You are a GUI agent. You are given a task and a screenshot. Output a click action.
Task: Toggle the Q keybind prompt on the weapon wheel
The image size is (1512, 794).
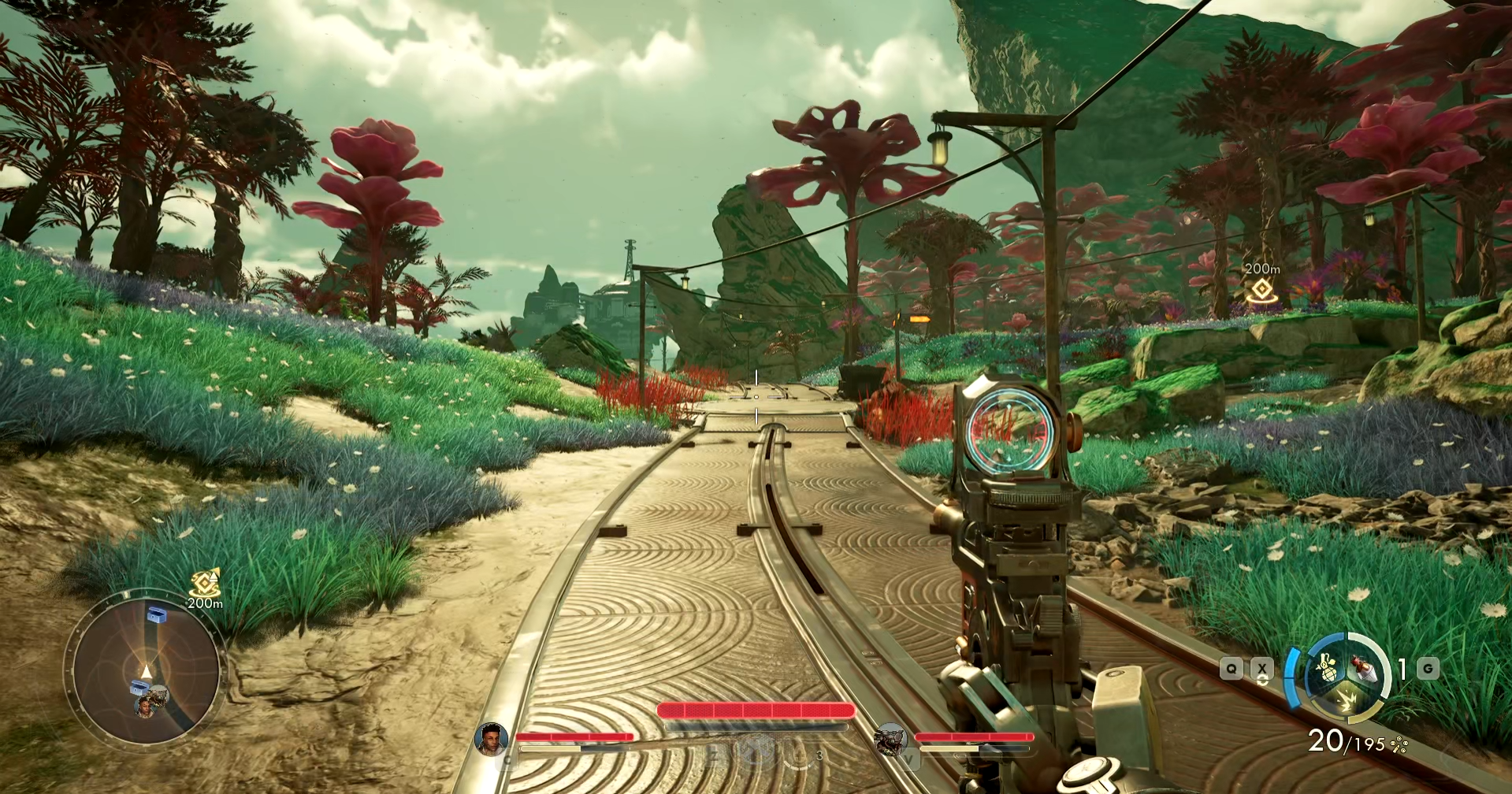(1232, 668)
